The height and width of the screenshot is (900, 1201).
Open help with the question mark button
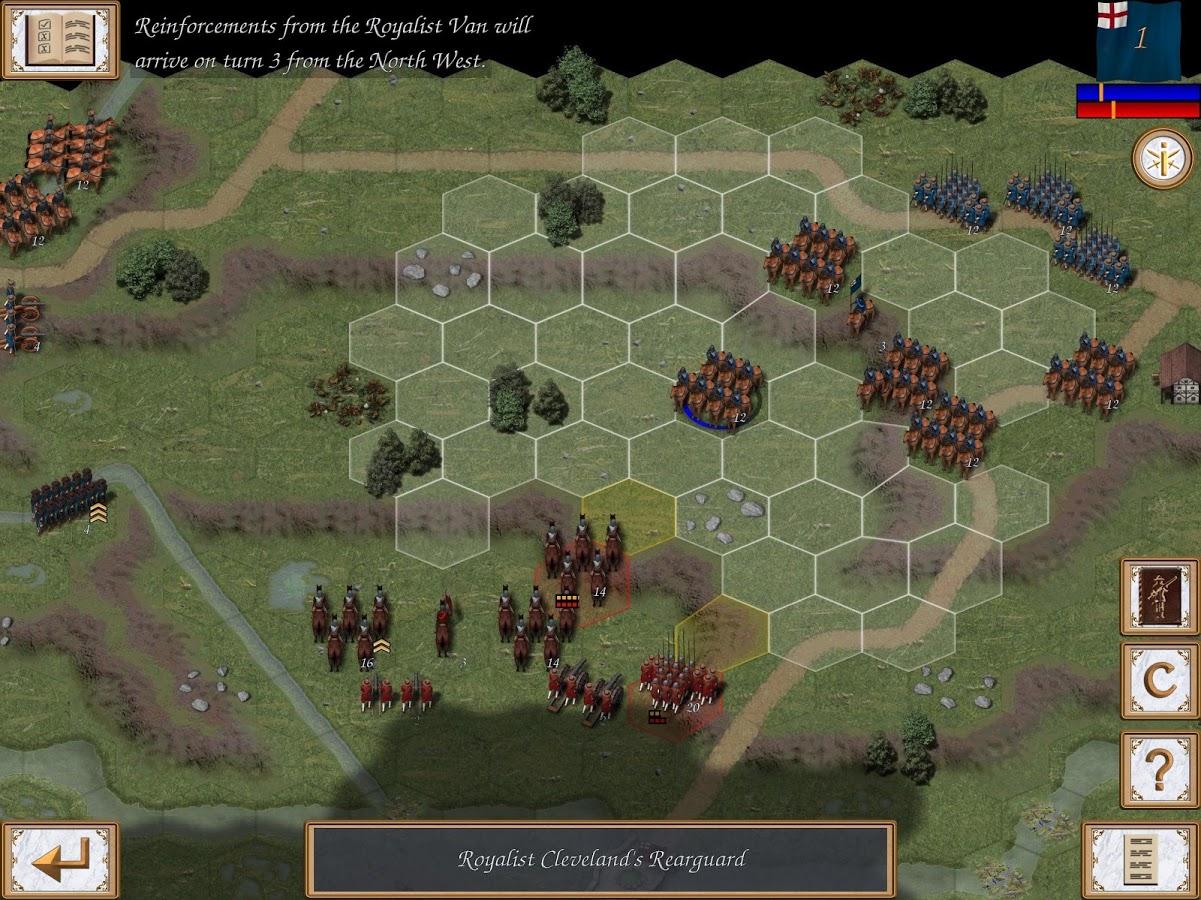[1159, 768]
